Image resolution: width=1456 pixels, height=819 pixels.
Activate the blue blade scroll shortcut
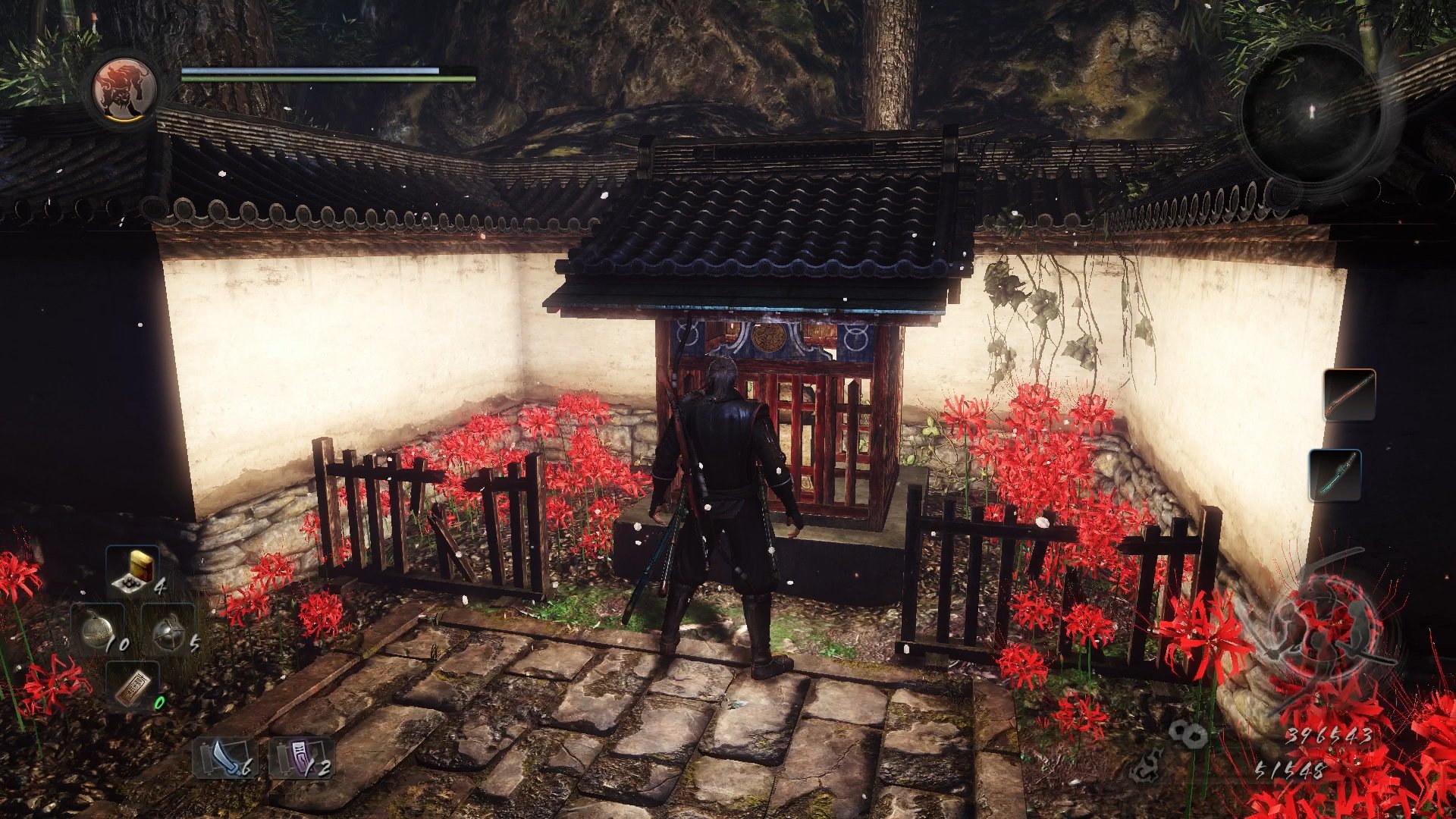click(225, 758)
